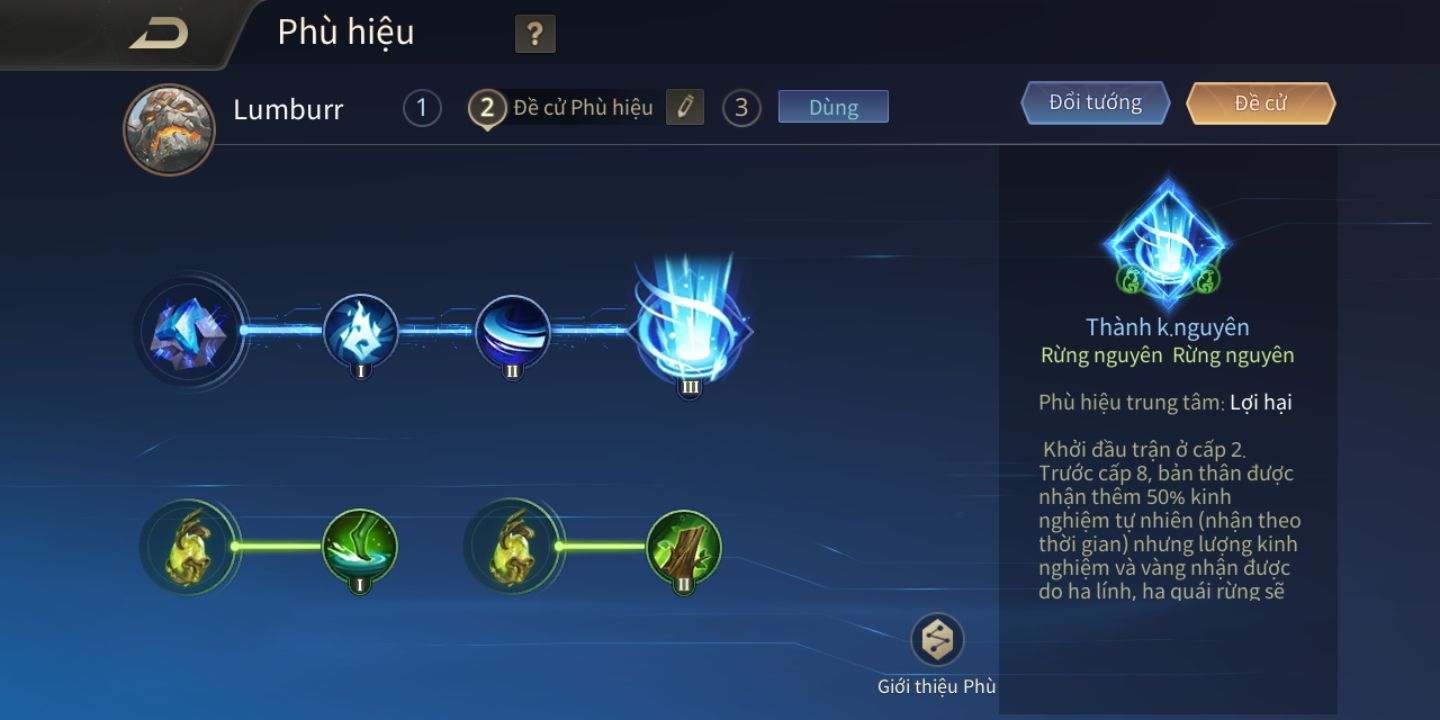This screenshot has width=1440, height=720.
Task: Select enchantment page 2
Action: tap(487, 108)
